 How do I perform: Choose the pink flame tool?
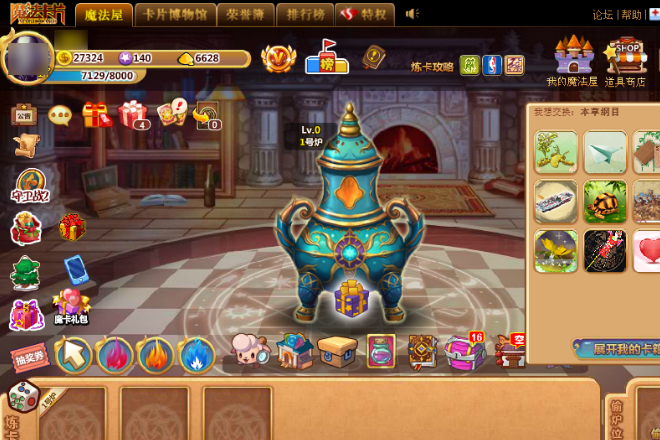tap(115, 355)
